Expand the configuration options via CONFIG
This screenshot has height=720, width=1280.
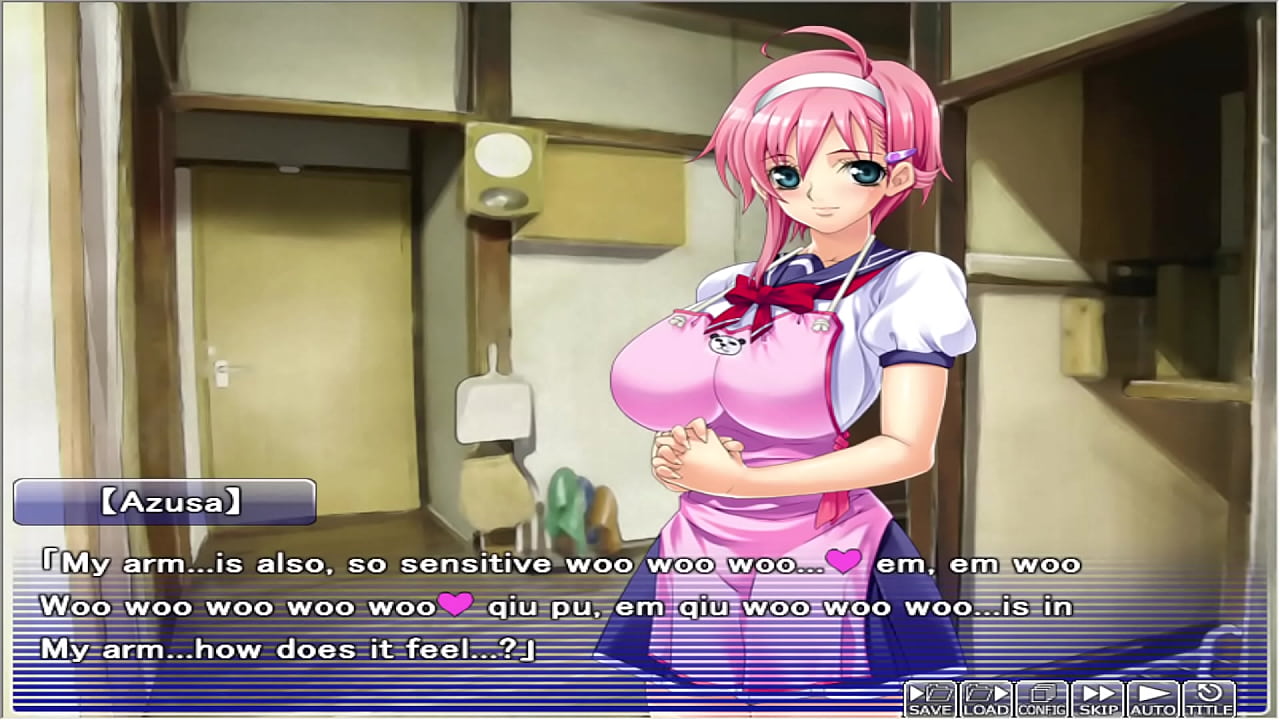pos(1040,700)
